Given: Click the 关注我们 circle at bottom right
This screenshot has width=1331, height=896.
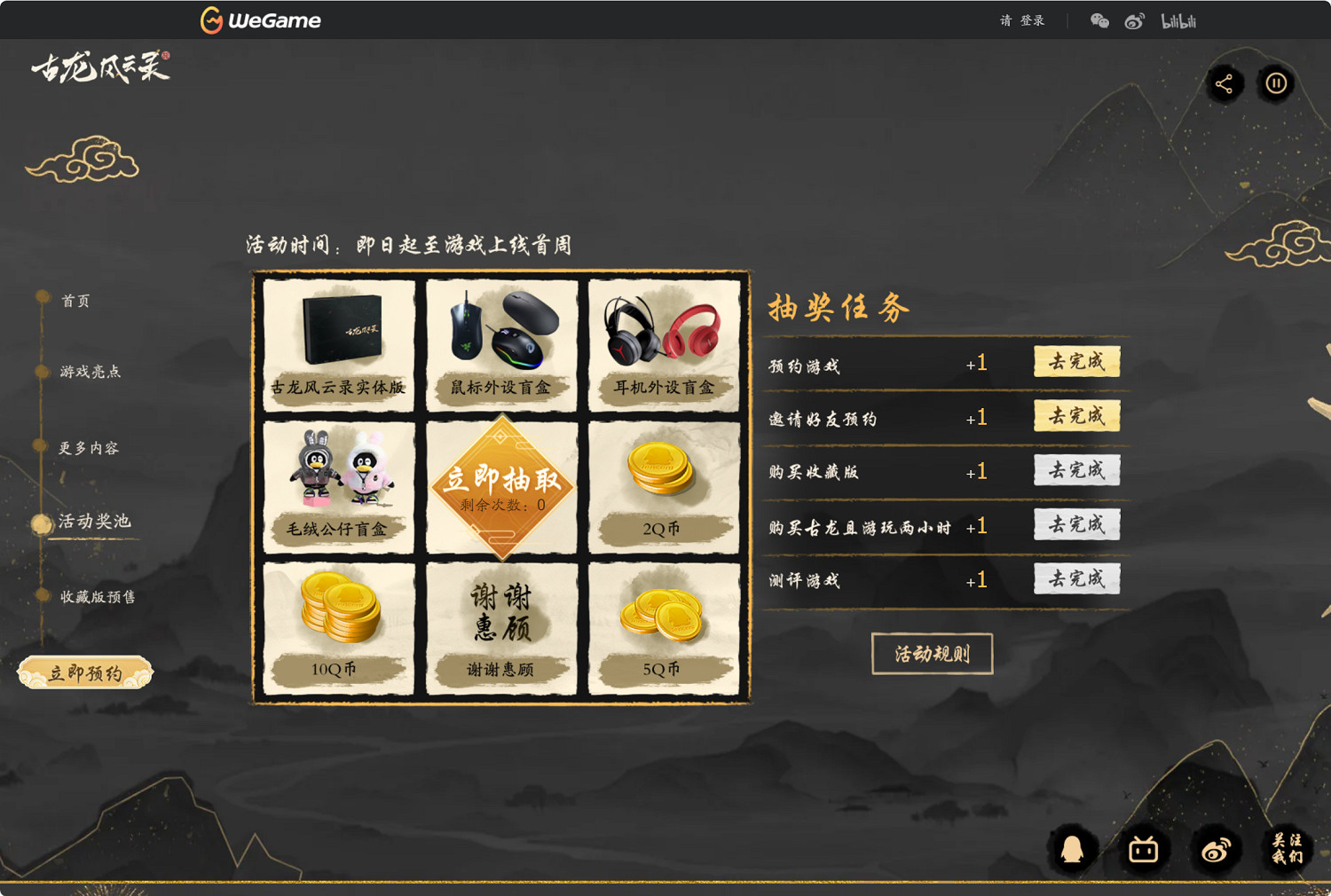Looking at the screenshot, I should 1286,849.
